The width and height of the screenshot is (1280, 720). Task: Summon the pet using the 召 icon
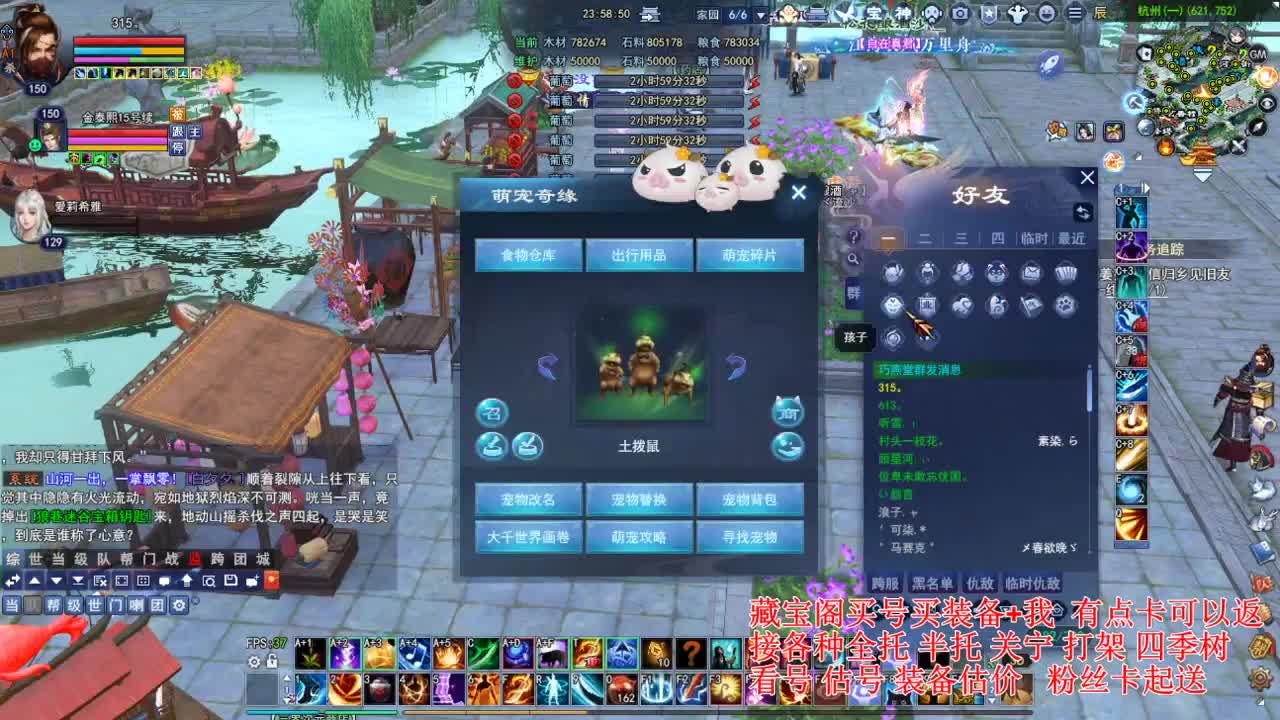click(491, 411)
